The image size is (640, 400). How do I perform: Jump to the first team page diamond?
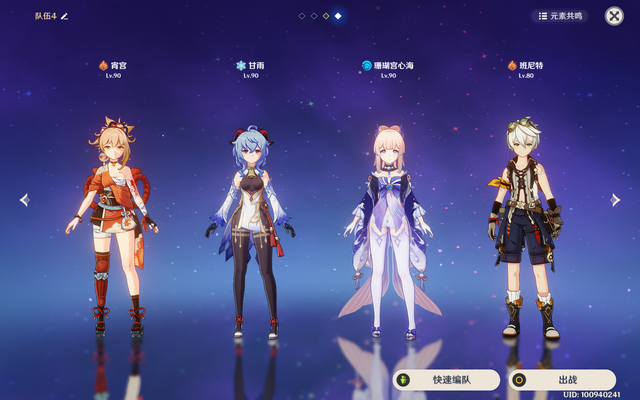(302, 16)
